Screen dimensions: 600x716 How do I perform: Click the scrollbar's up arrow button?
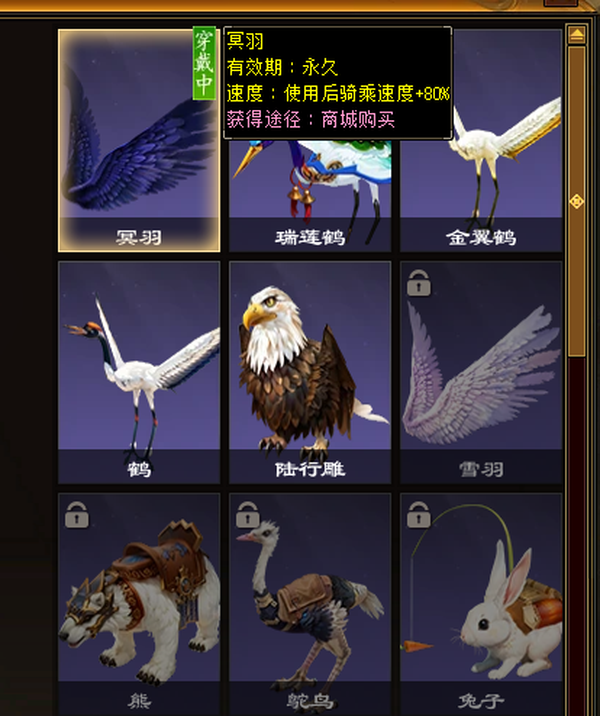tap(576, 35)
